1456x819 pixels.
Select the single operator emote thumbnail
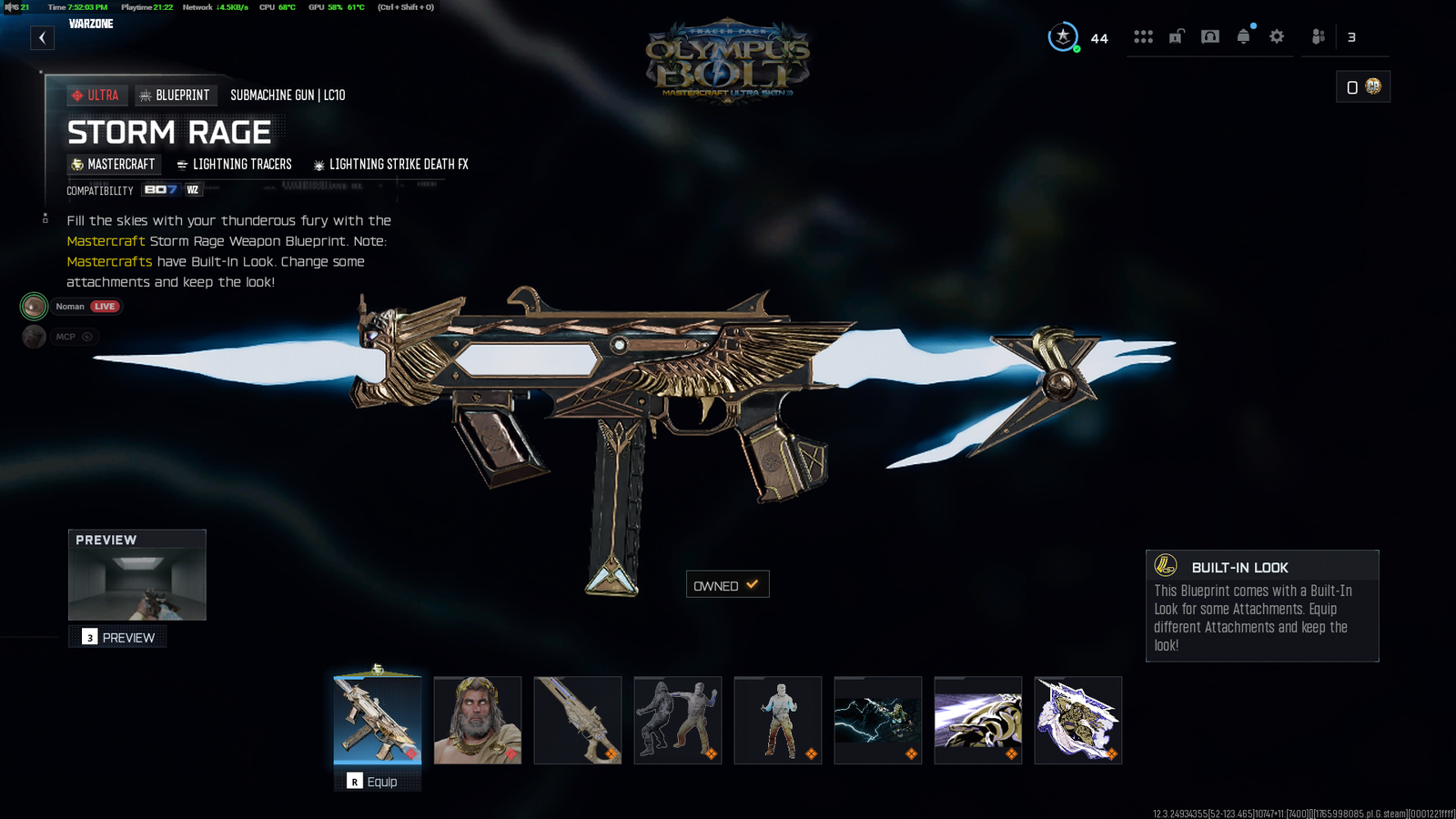coord(778,720)
